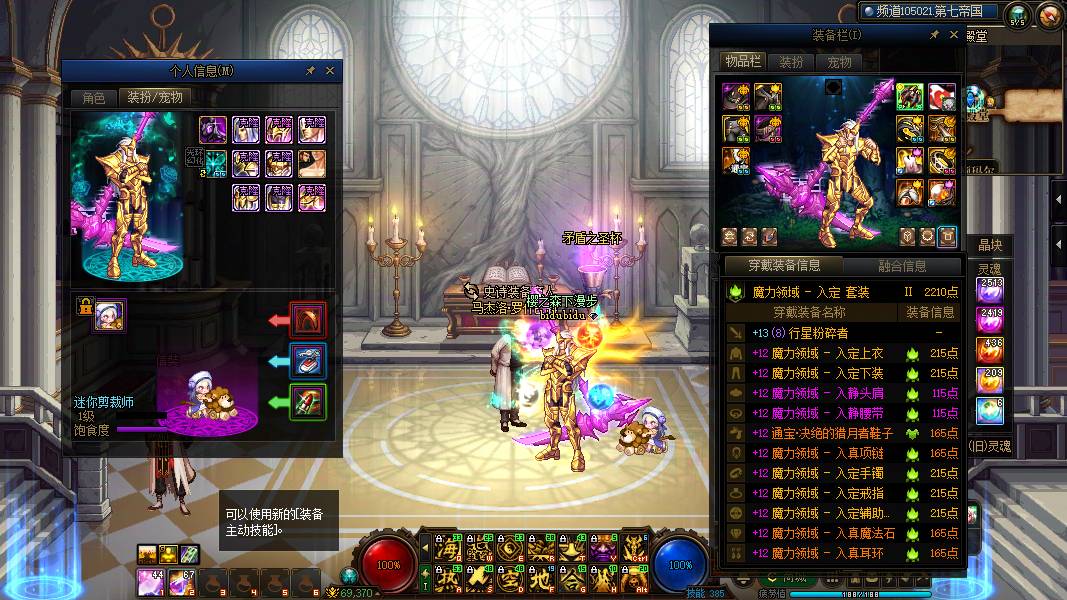Open the 装扮/宠物 costume and pet tab
The width and height of the screenshot is (1067, 600).
click(154, 98)
